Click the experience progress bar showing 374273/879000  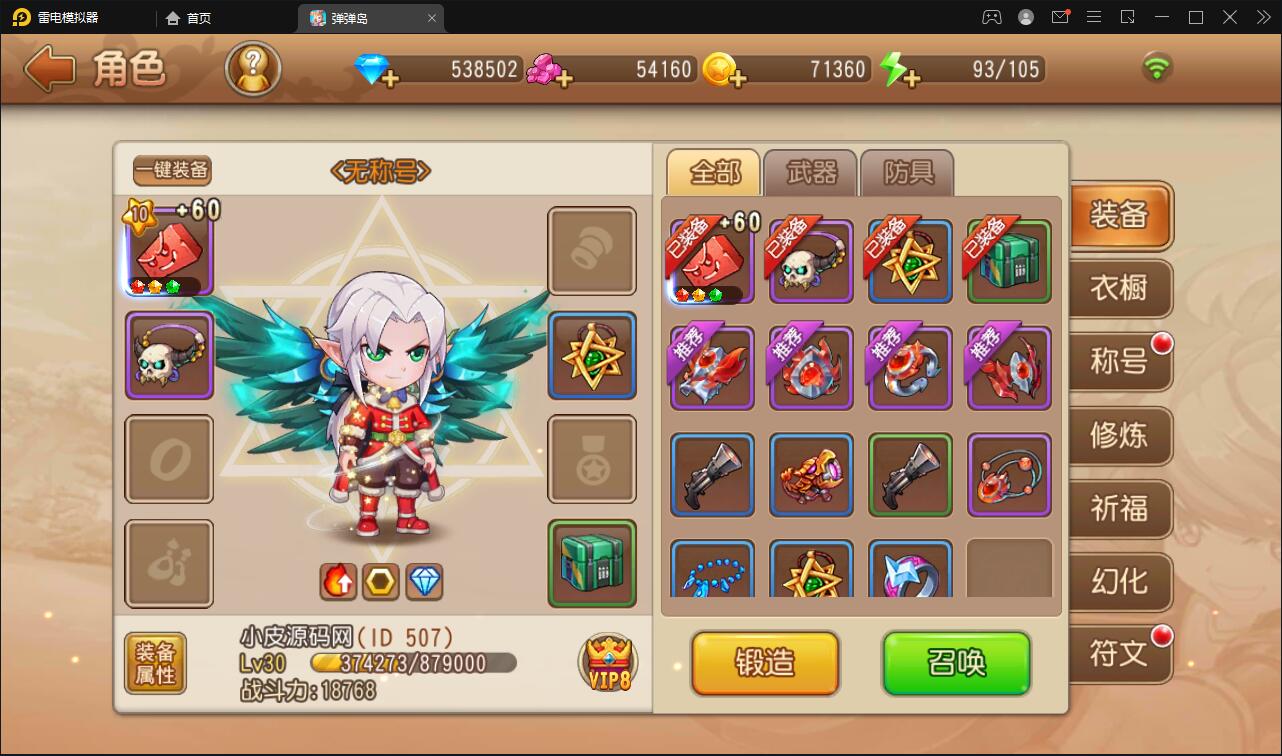point(411,661)
